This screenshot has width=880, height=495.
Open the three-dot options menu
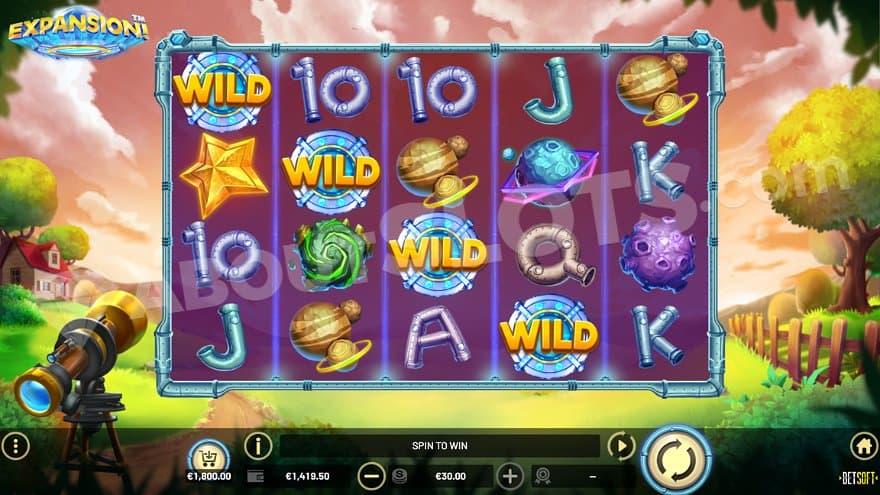(15, 446)
